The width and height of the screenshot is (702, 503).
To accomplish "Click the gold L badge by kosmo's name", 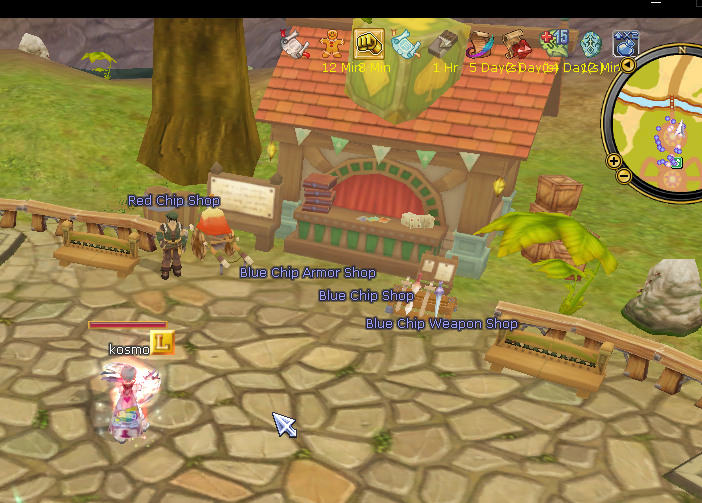I will coord(162,343).
